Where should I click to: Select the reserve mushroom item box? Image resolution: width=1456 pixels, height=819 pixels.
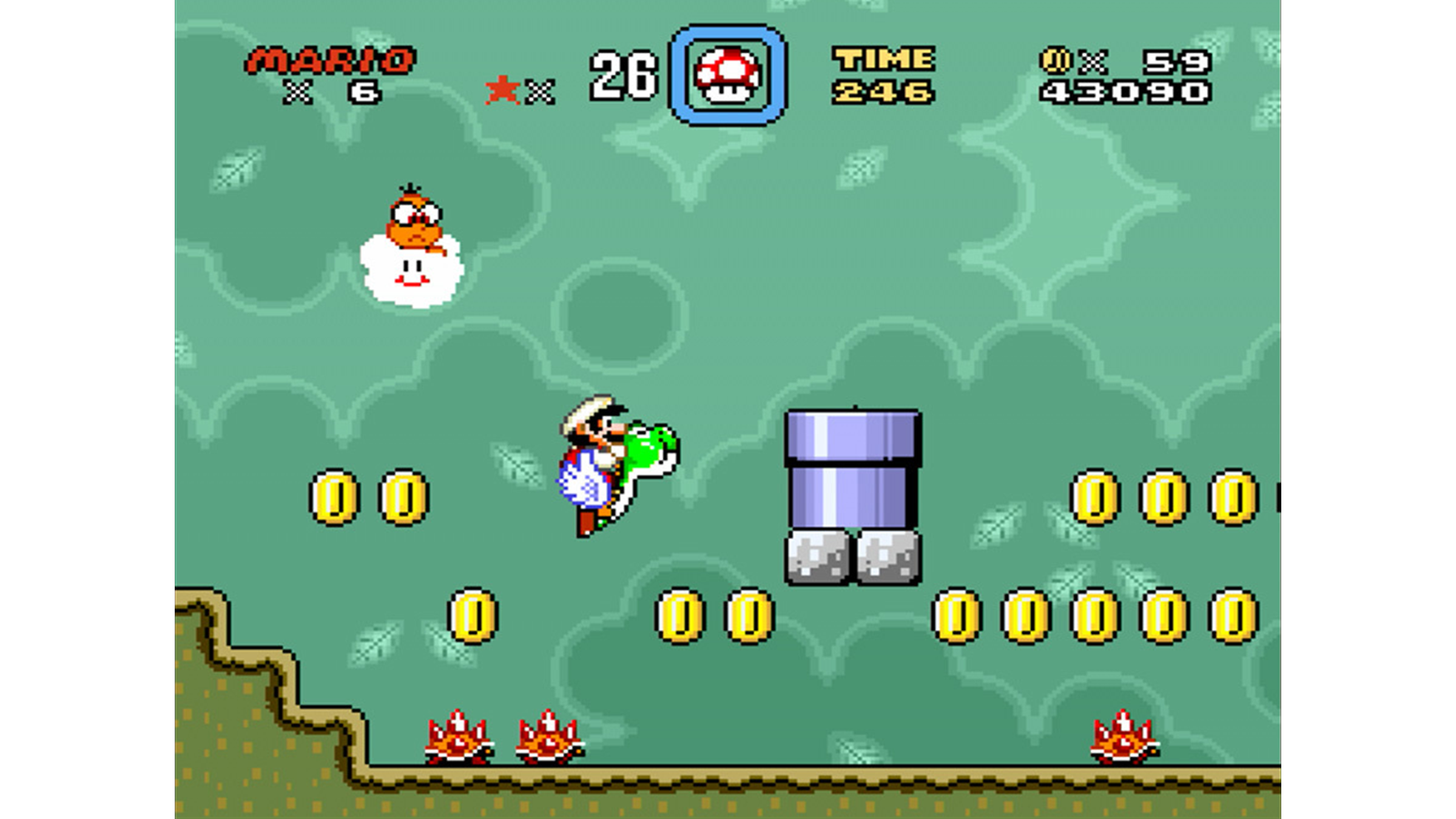click(x=727, y=75)
